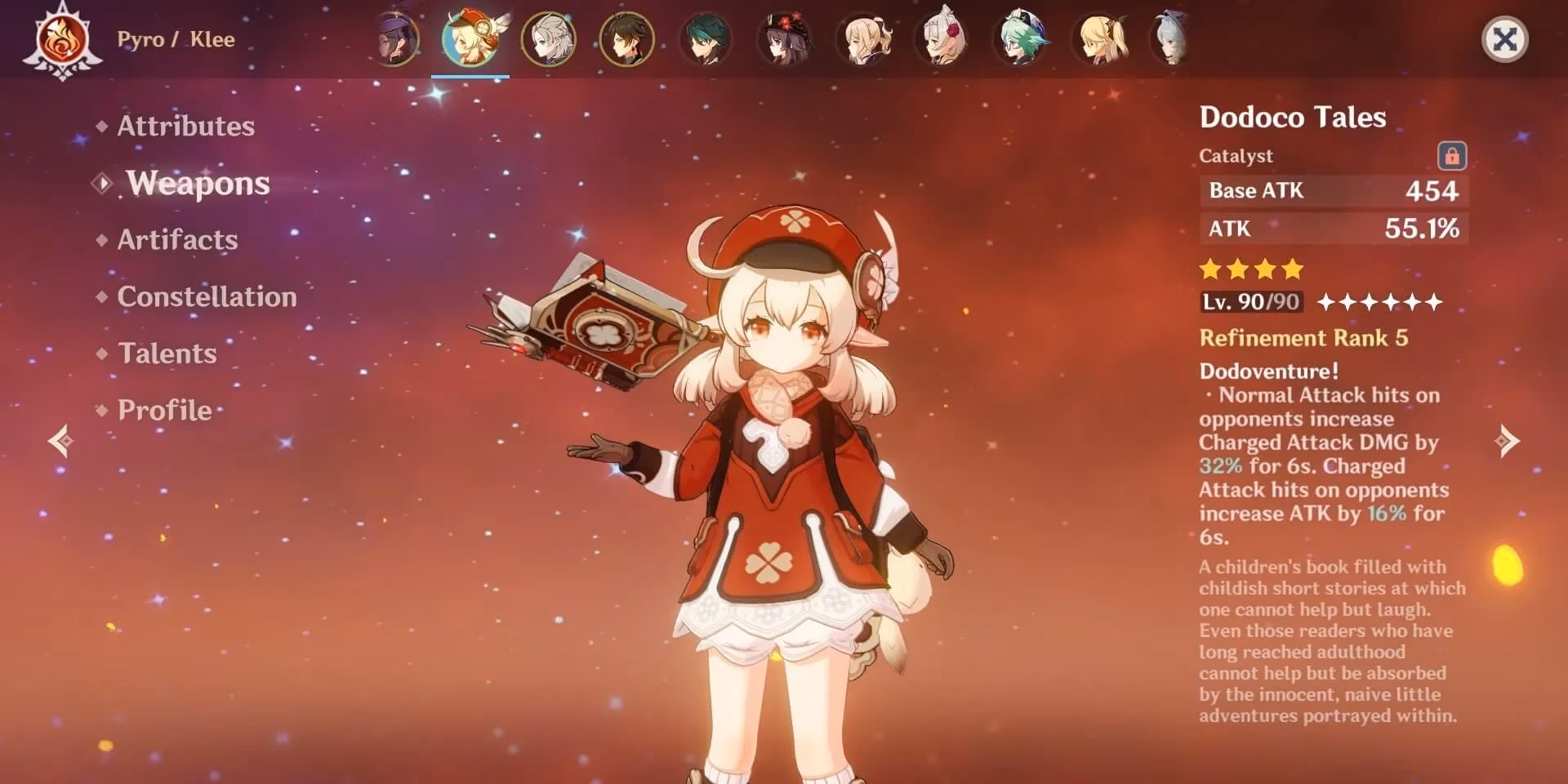Open the Attributes section

click(x=185, y=126)
